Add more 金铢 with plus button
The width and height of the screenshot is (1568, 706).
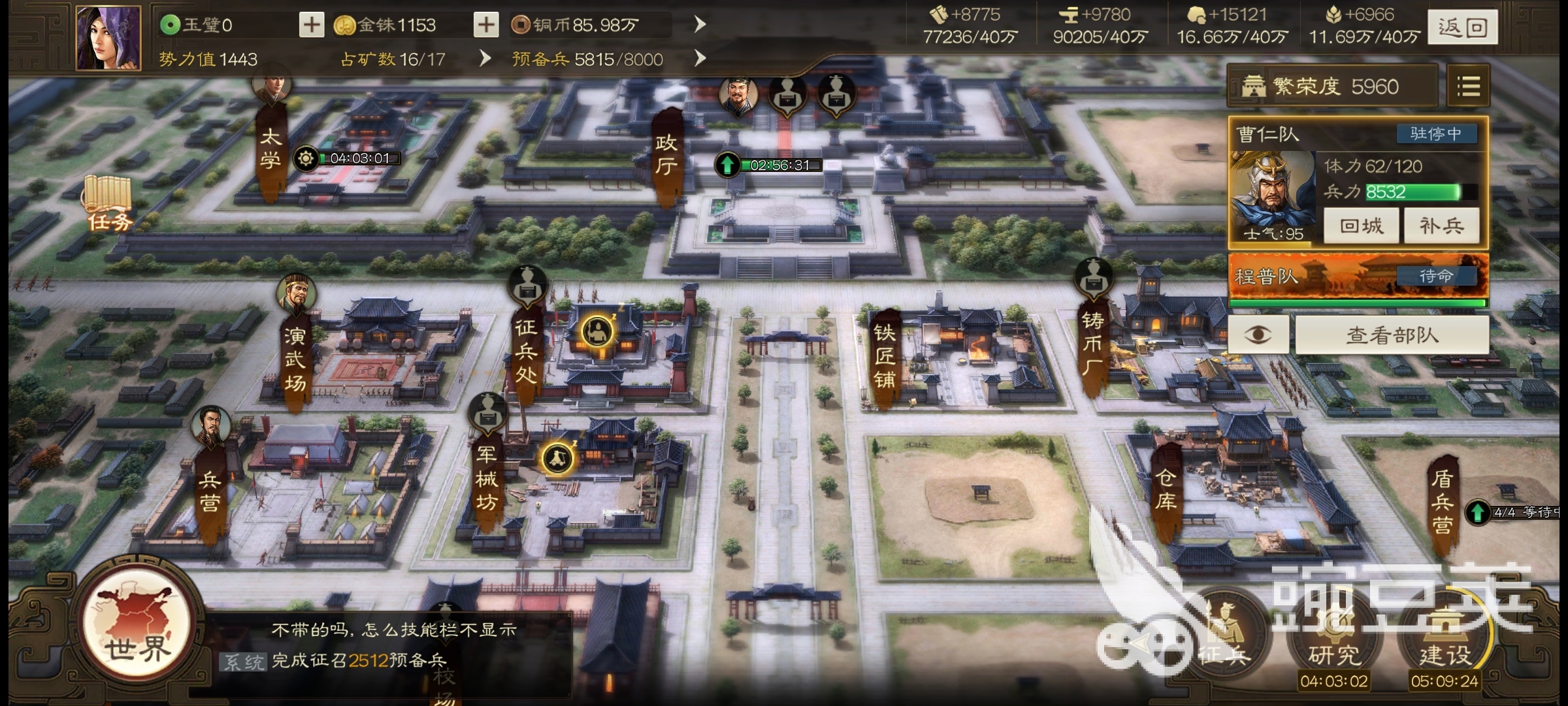click(x=485, y=25)
